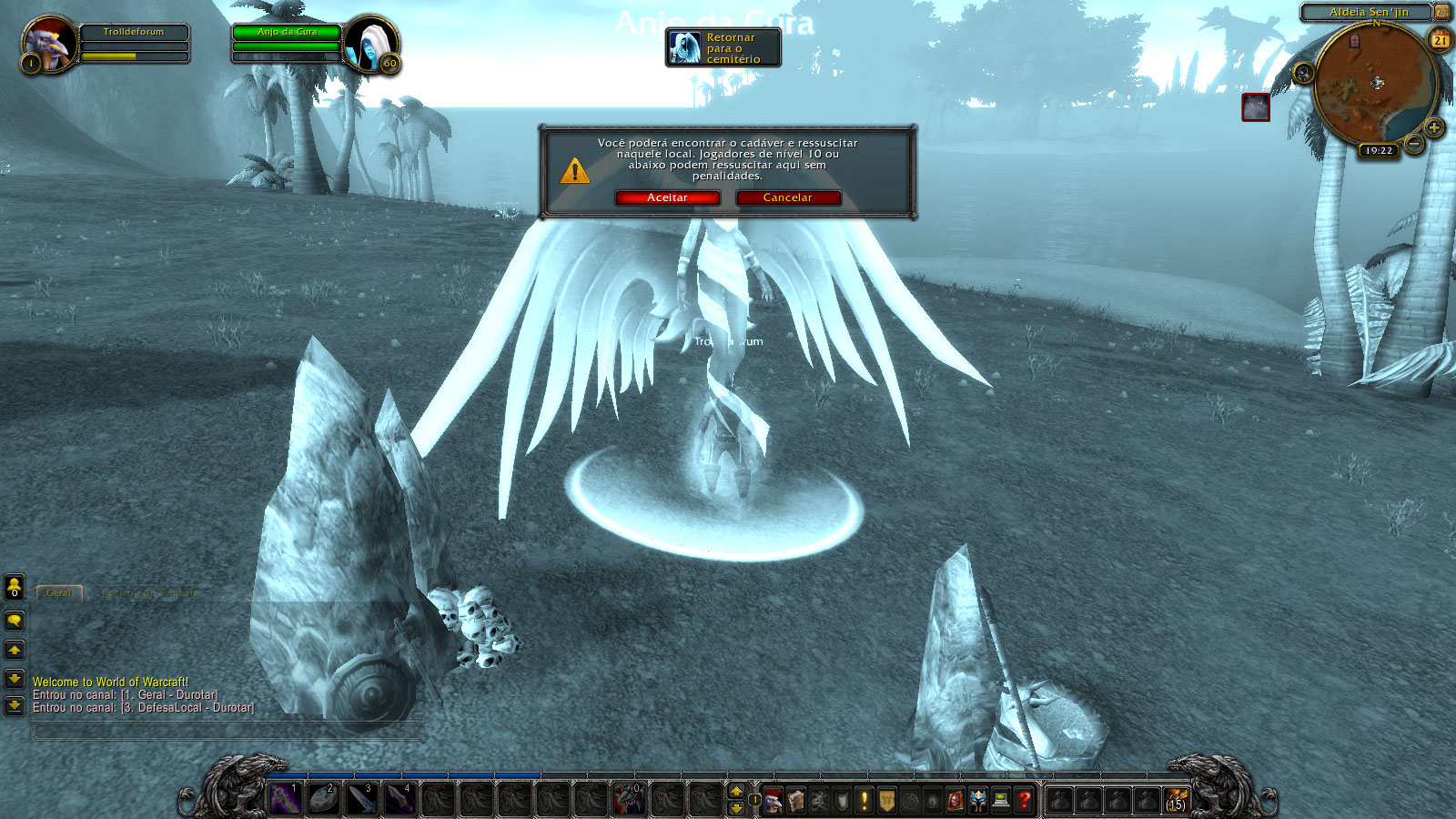Cancel the resurrection dialog
This screenshot has height=819, width=1456.
pyautogui.click(x=787, y=197)
